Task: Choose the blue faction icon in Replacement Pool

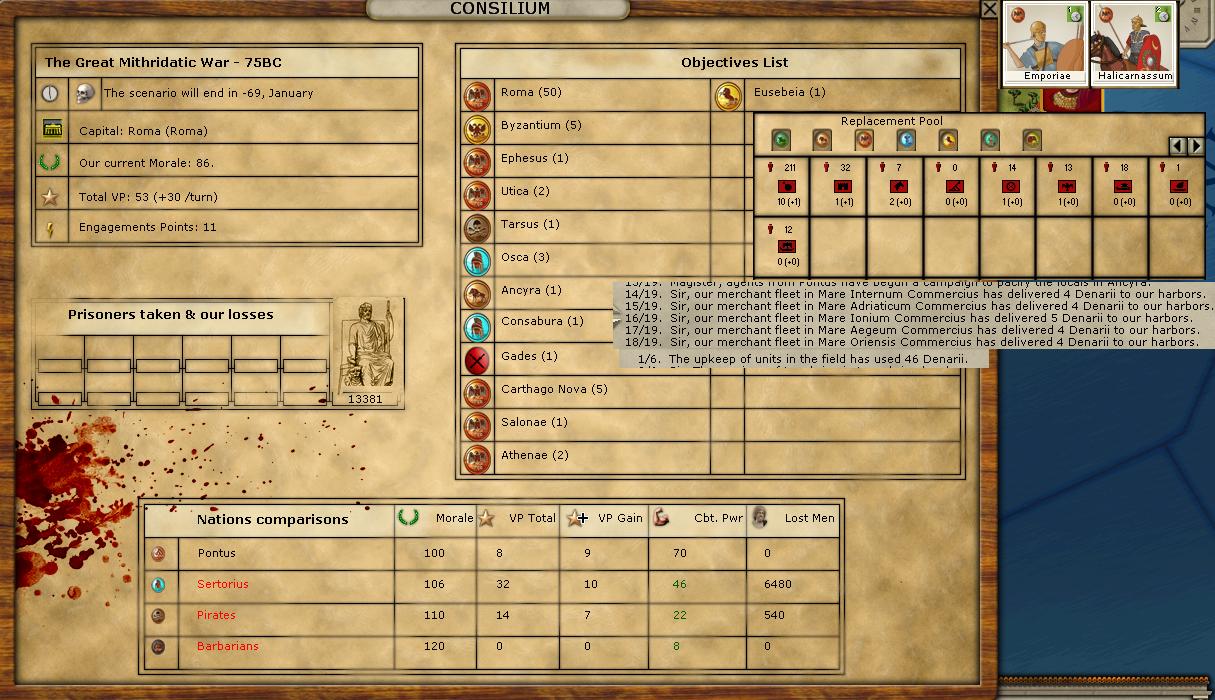Action: (x=907, y=140)
